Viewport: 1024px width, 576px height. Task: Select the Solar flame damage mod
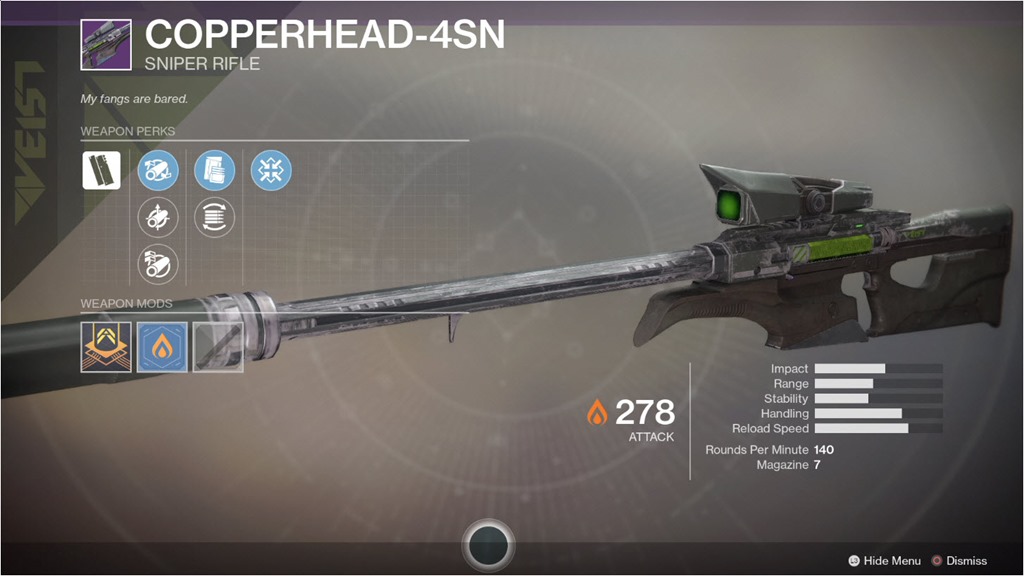160,347
